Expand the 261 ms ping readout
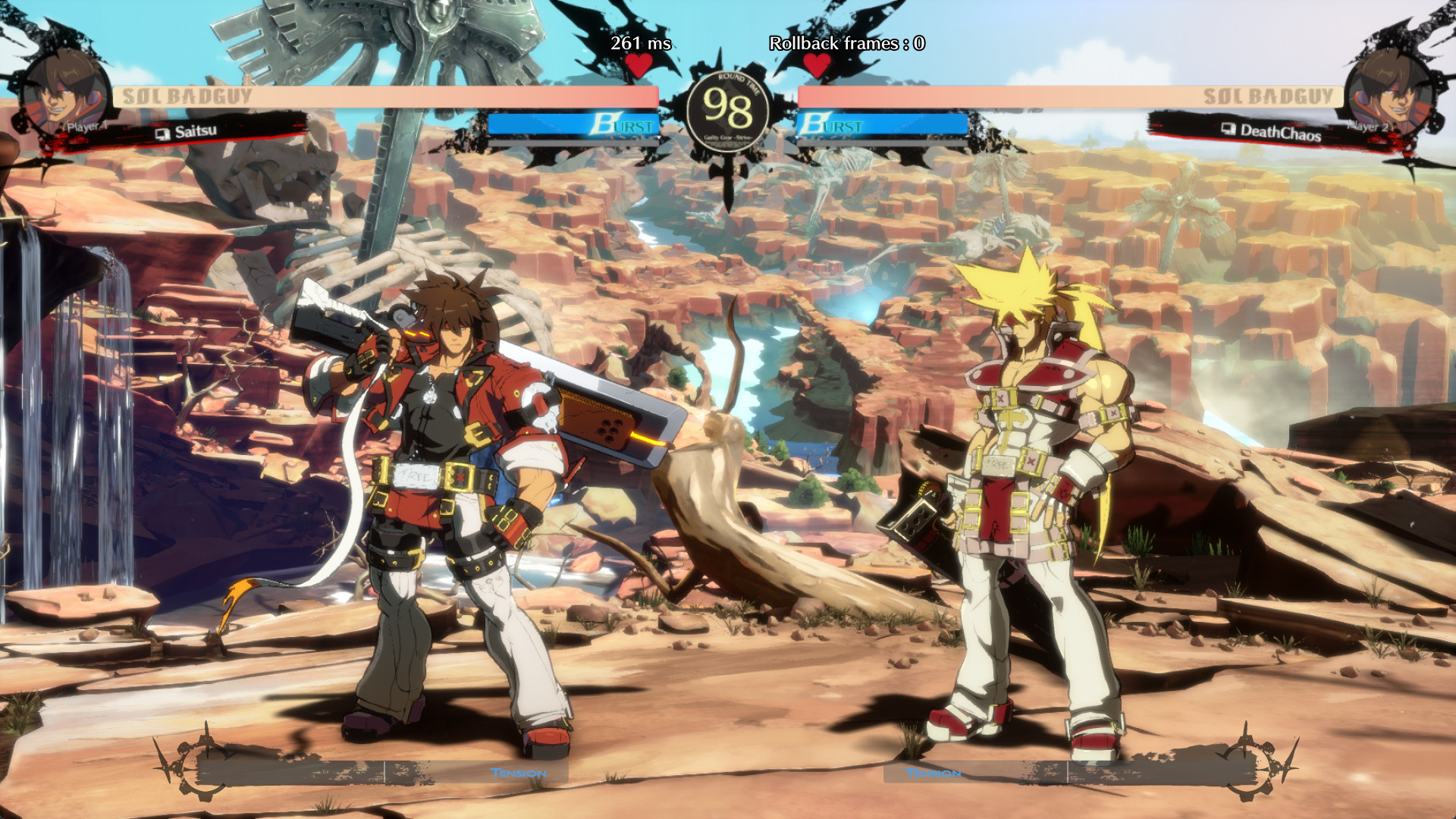The image size is (1456, 819). point(641,44)
